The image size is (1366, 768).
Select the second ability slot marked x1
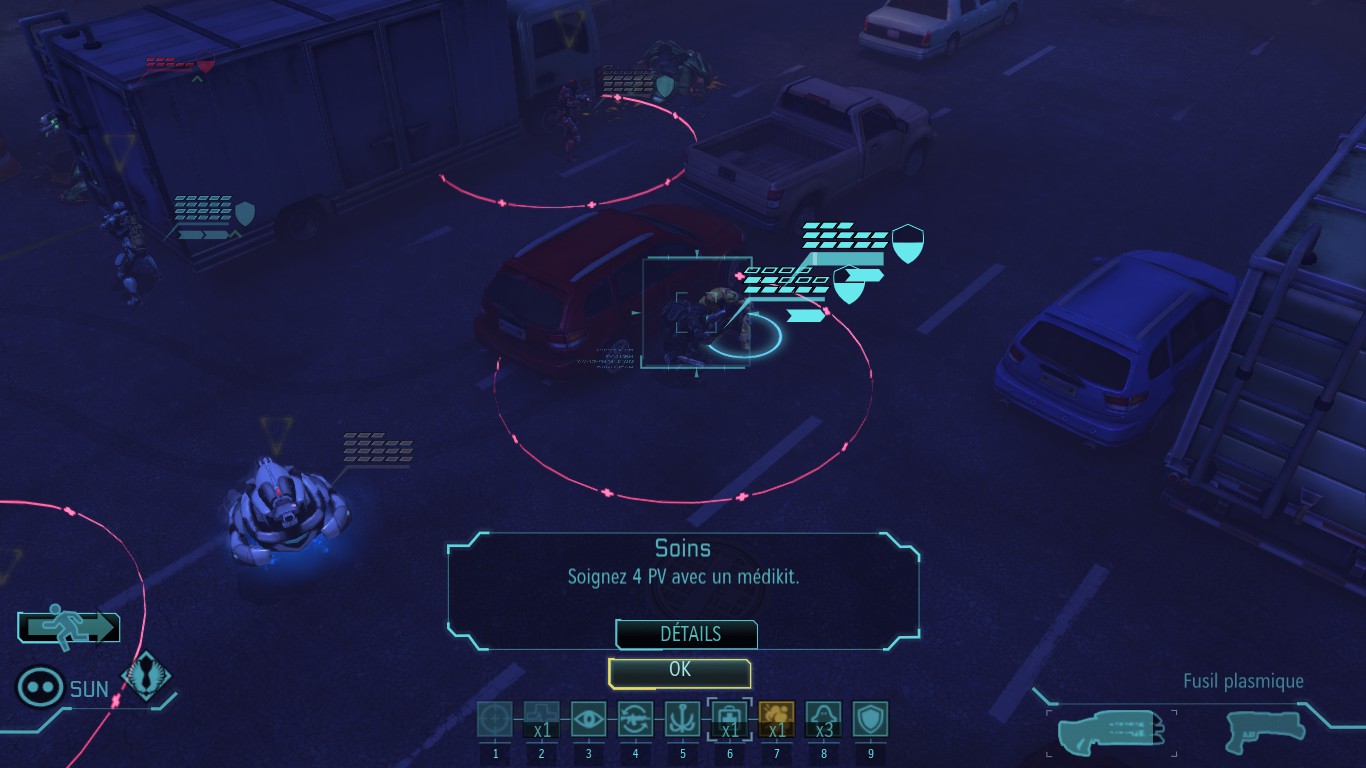541,720
